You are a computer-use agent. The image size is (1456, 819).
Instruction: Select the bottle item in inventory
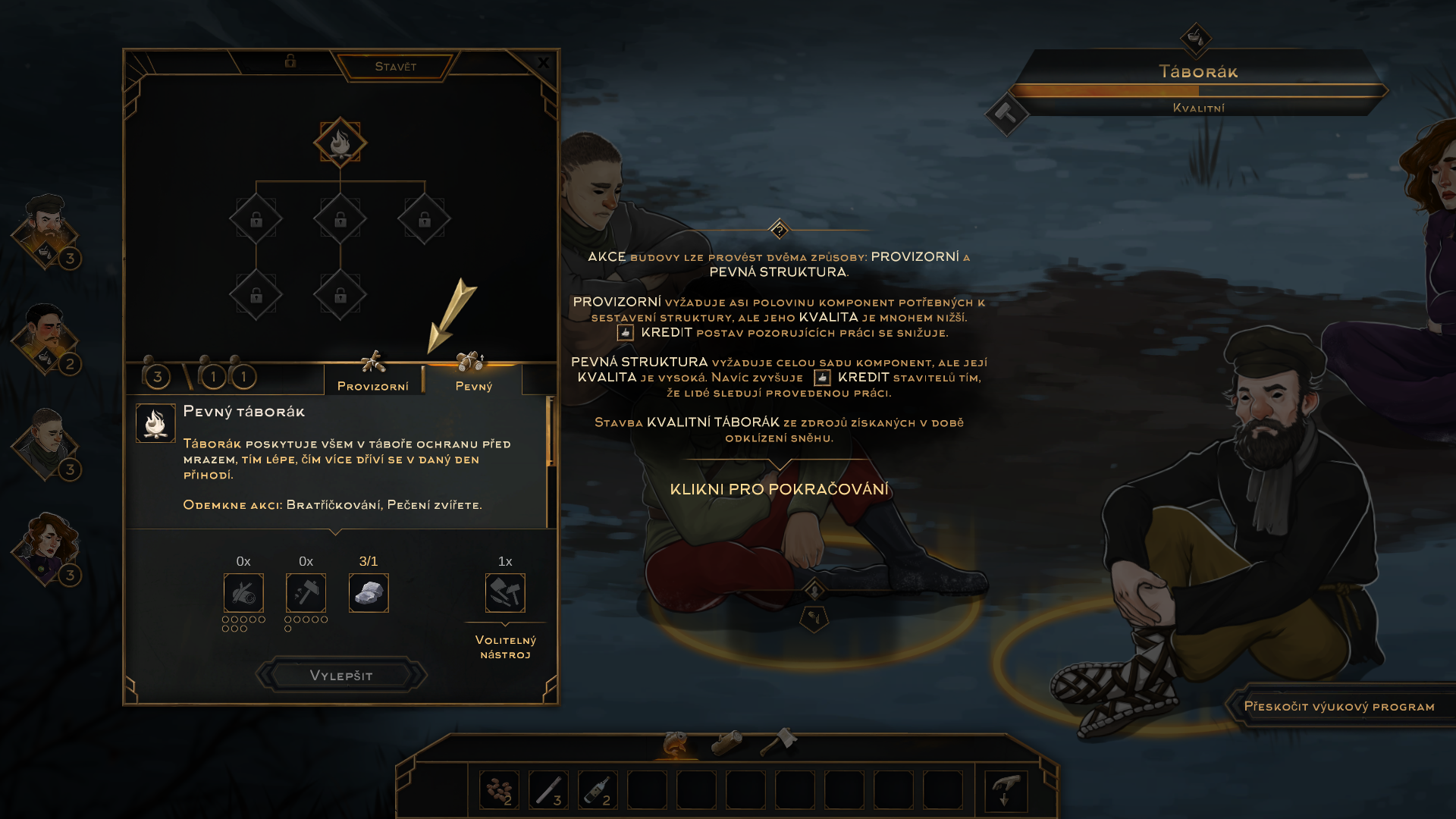click(598, 790)
